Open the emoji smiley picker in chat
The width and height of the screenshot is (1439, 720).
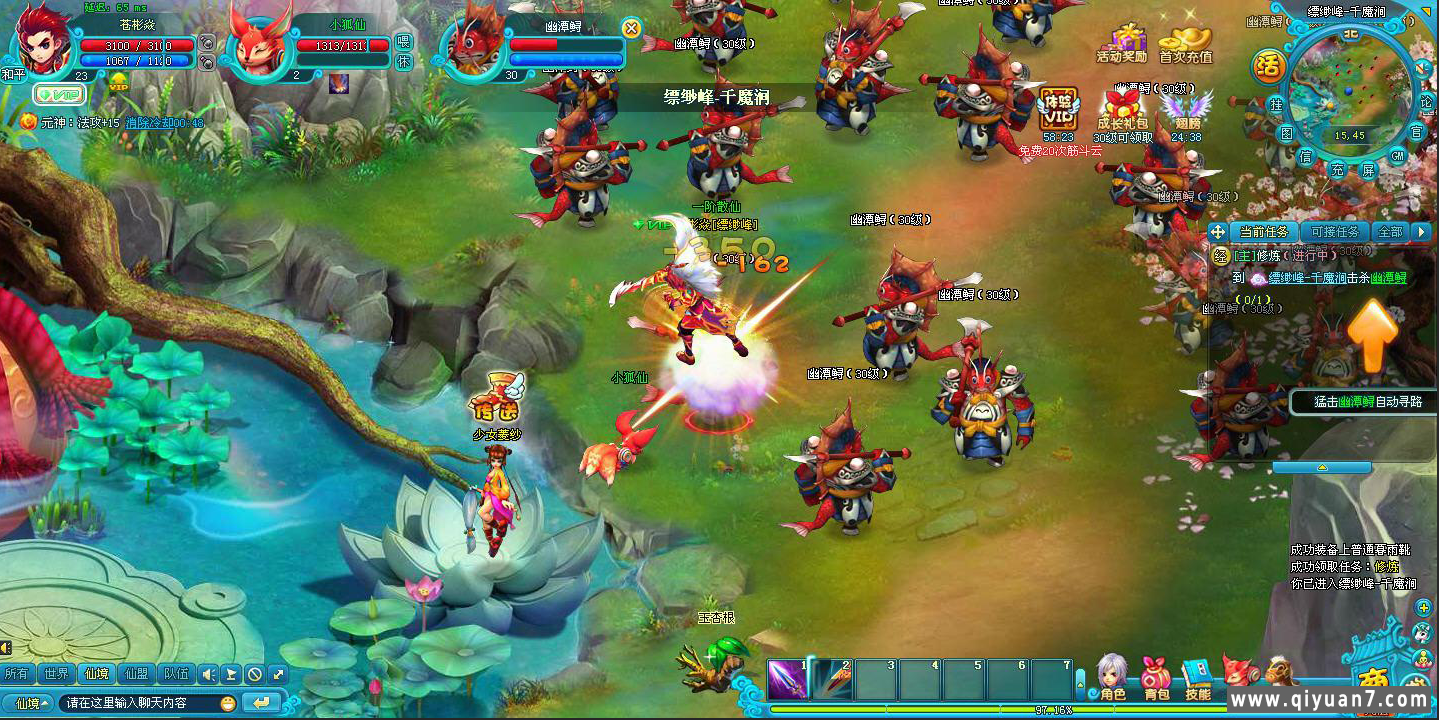pyautogui.click(x=228, y=703)
